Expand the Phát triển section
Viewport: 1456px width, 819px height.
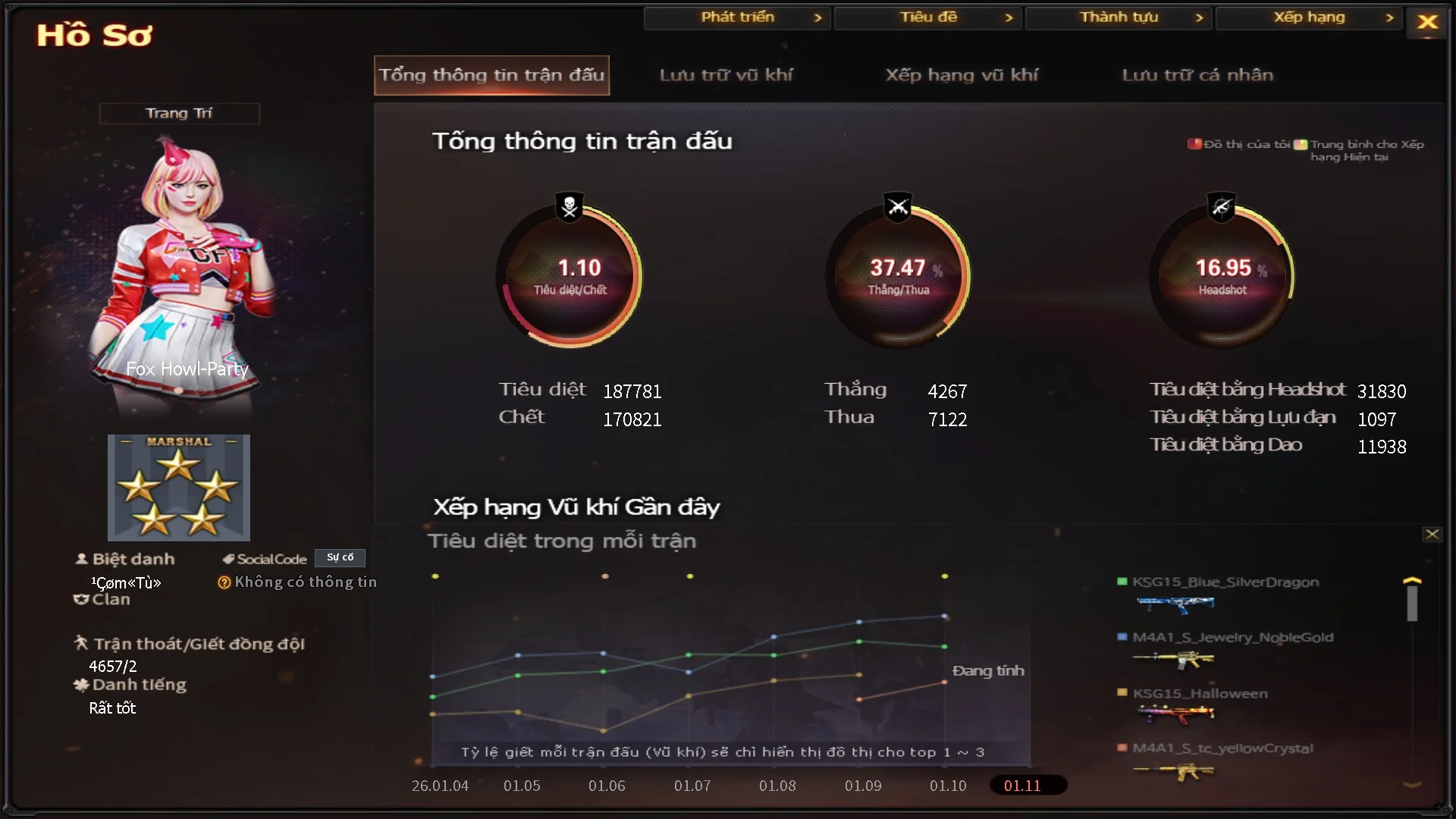click(736, 17)
